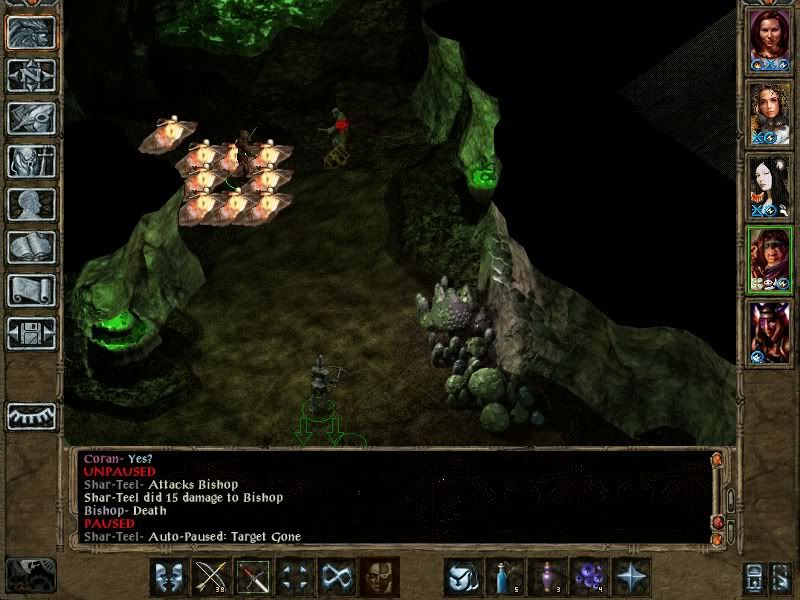This screenshot has height=600, width=800.
Task: Open the priest scroll via the rolled scroll button
Action: pyautogui.click(x=31, y=290)
